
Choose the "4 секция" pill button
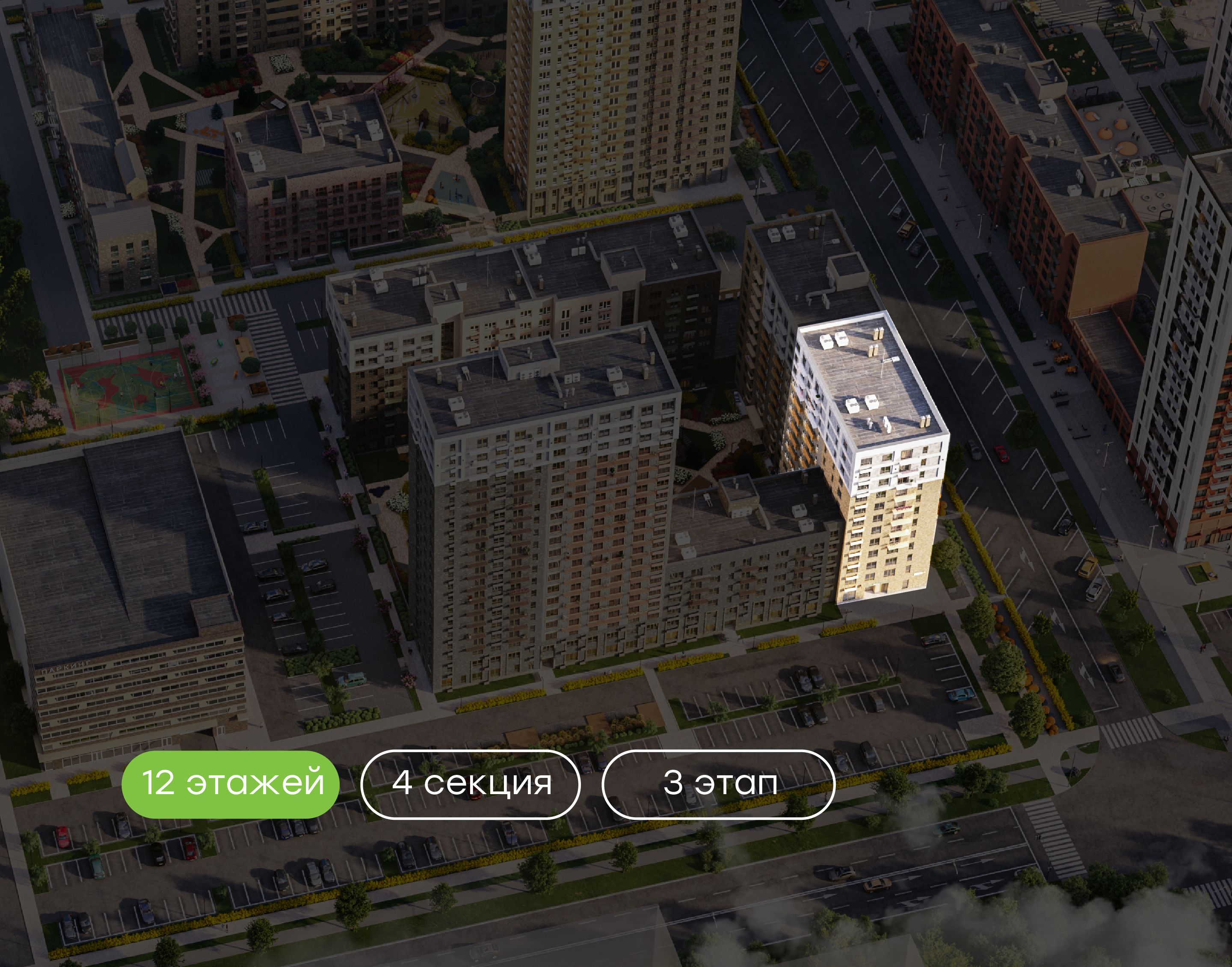tap(470, 784)
